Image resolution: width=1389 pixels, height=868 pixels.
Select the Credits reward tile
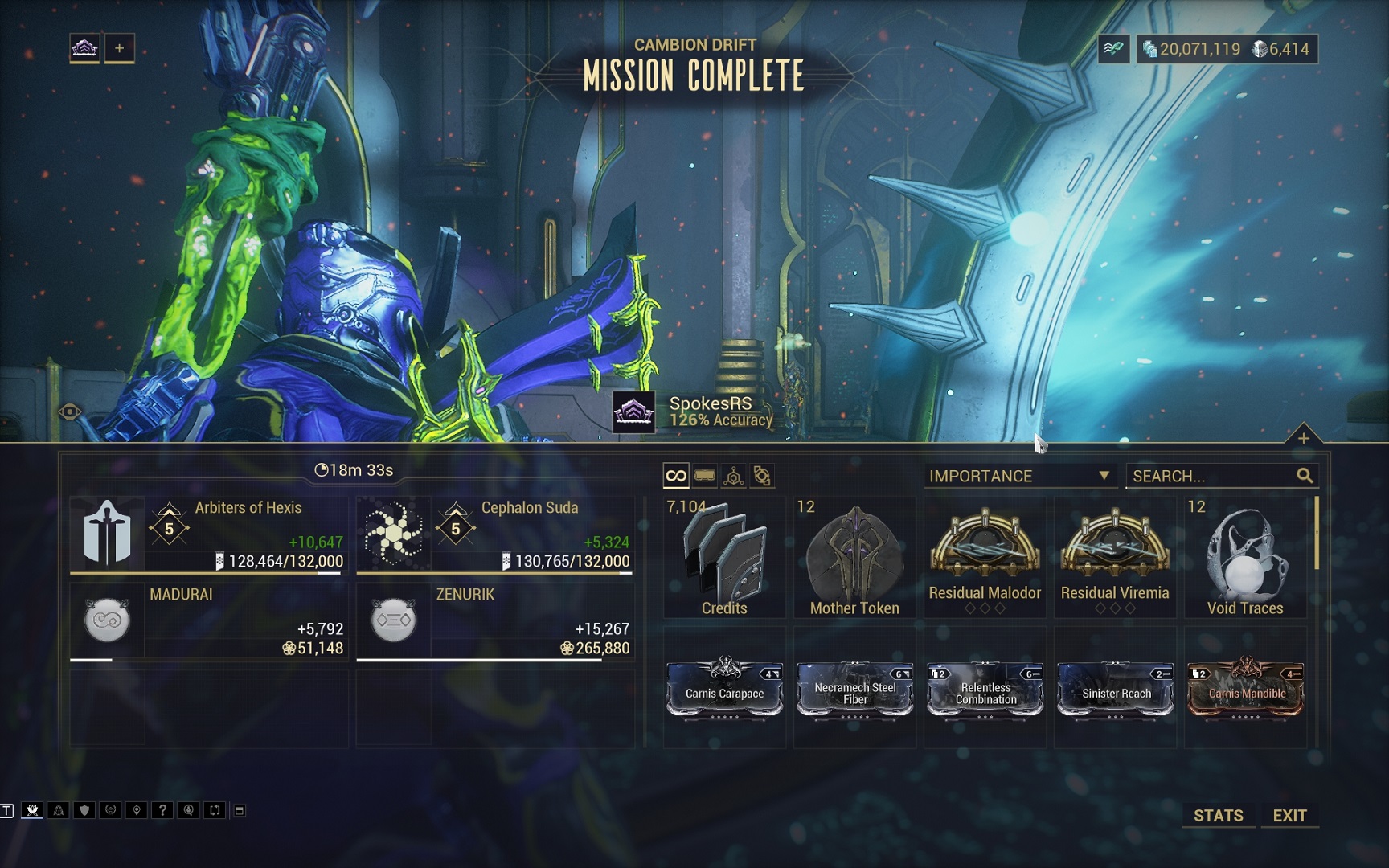(x=724, y=558)
